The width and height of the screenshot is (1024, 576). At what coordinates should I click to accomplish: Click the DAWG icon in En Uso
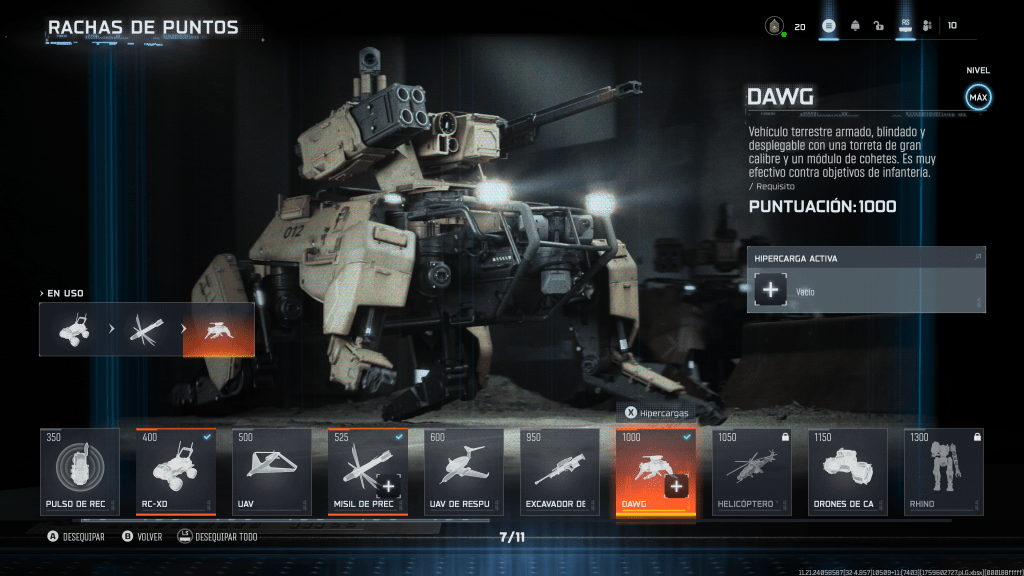point(218,330)
